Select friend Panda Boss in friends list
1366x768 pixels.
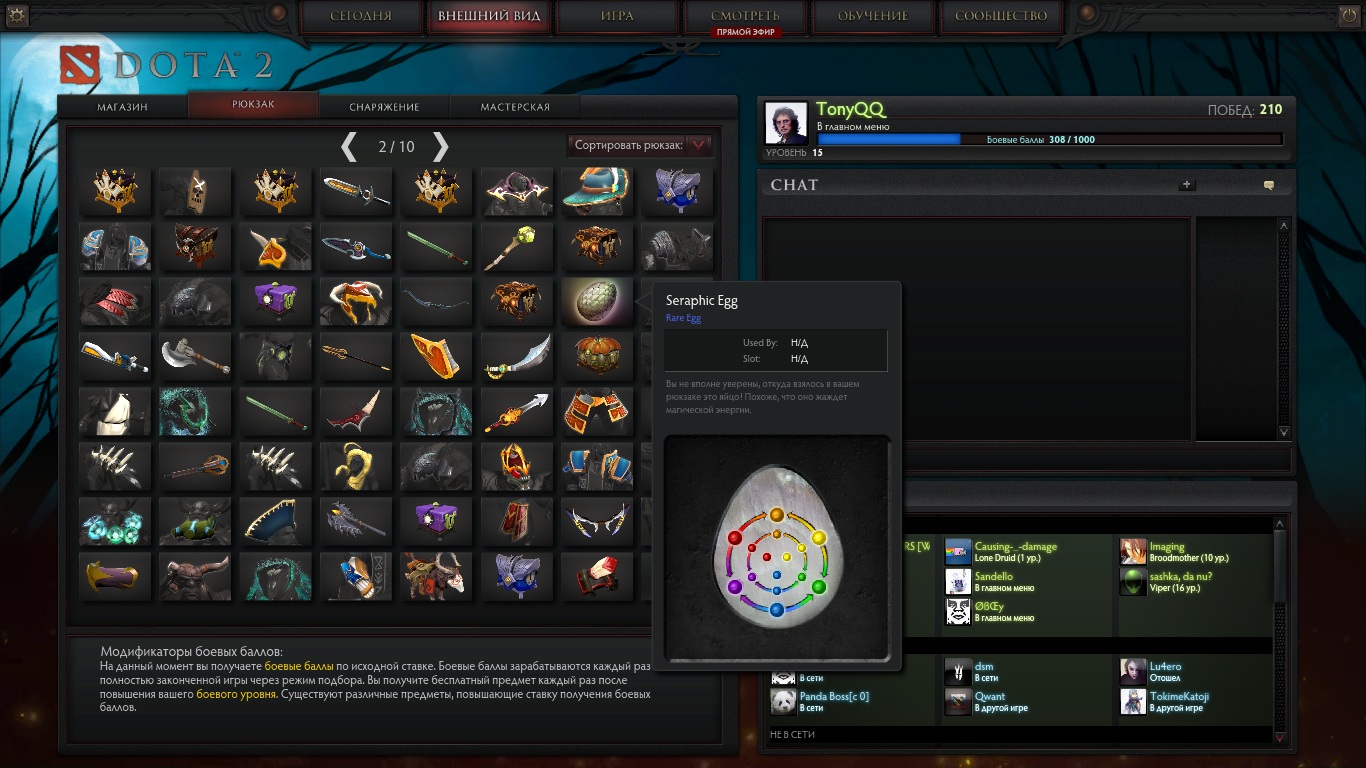[x=833, y=702]
